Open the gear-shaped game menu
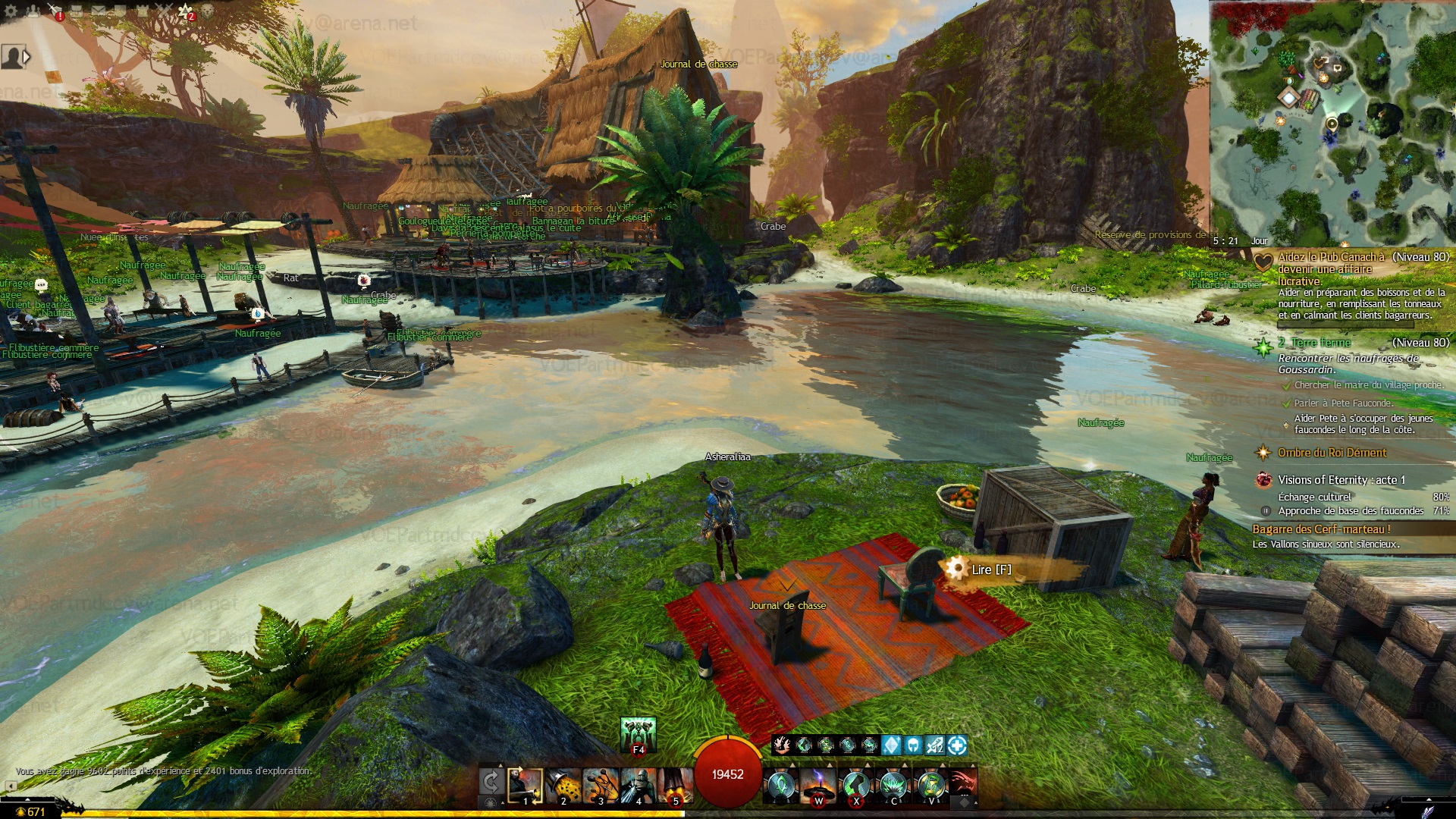1456x819 pixels. point(11,11)
